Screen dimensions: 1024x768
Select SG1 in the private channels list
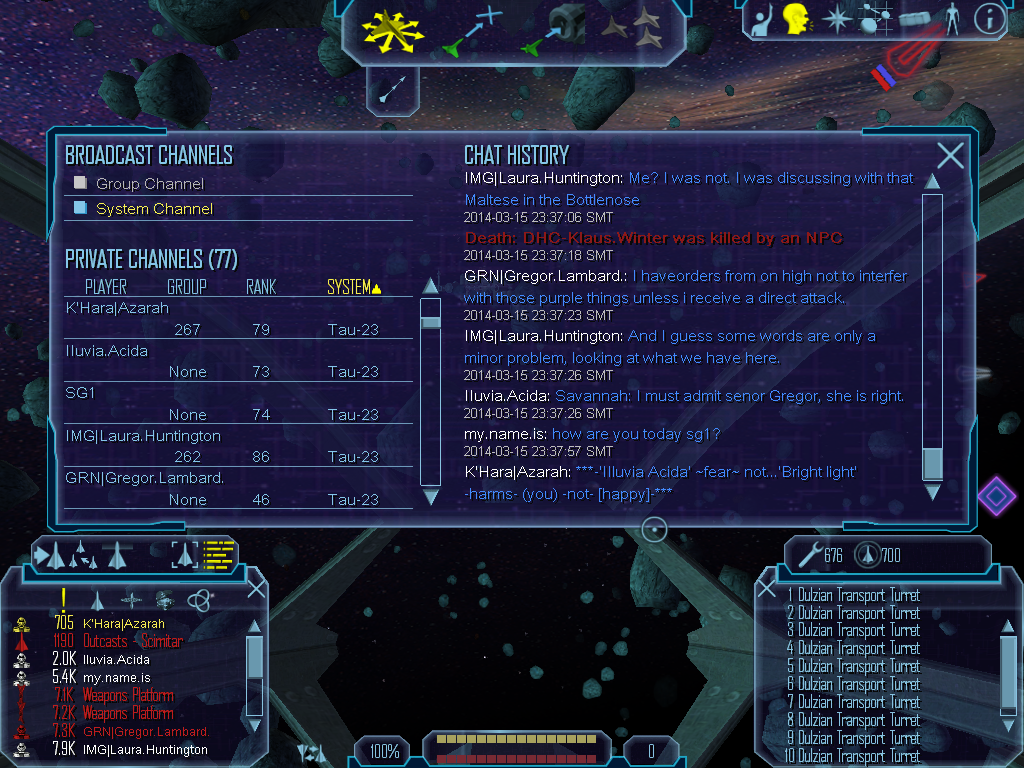(x=80, y=393)
